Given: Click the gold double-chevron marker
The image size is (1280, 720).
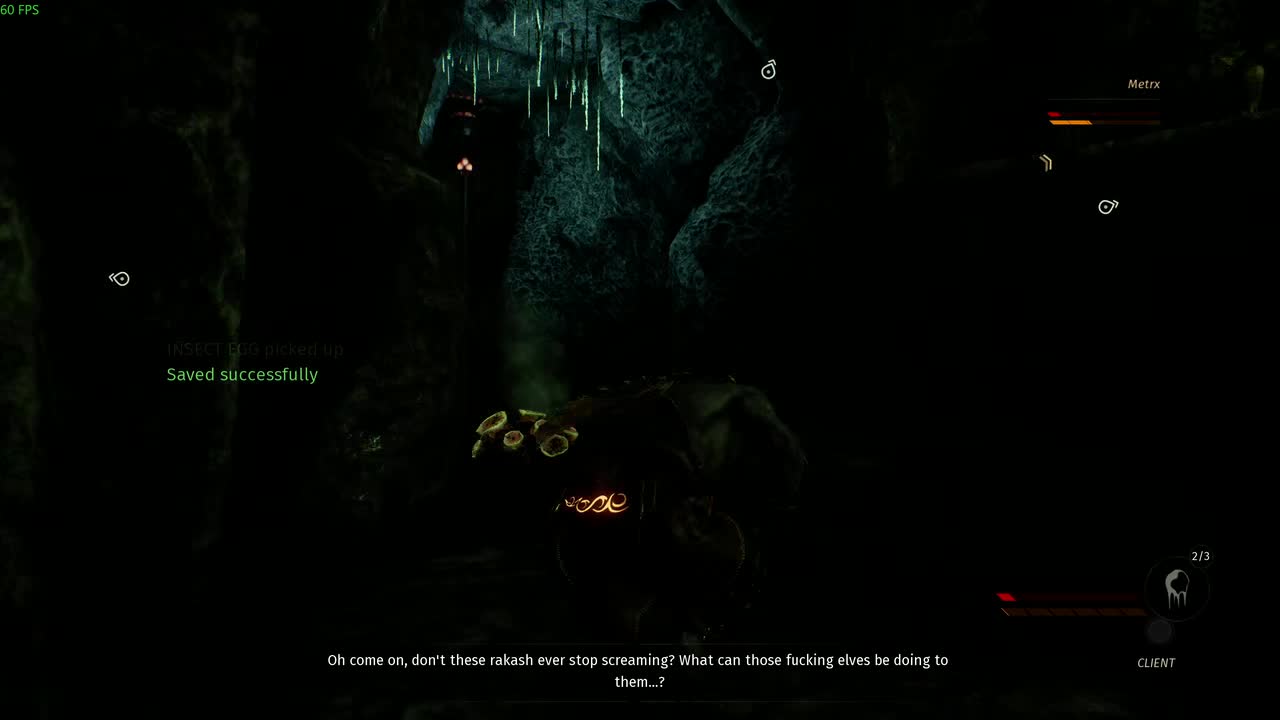Looking at the screenshot, I should 1045,162.
